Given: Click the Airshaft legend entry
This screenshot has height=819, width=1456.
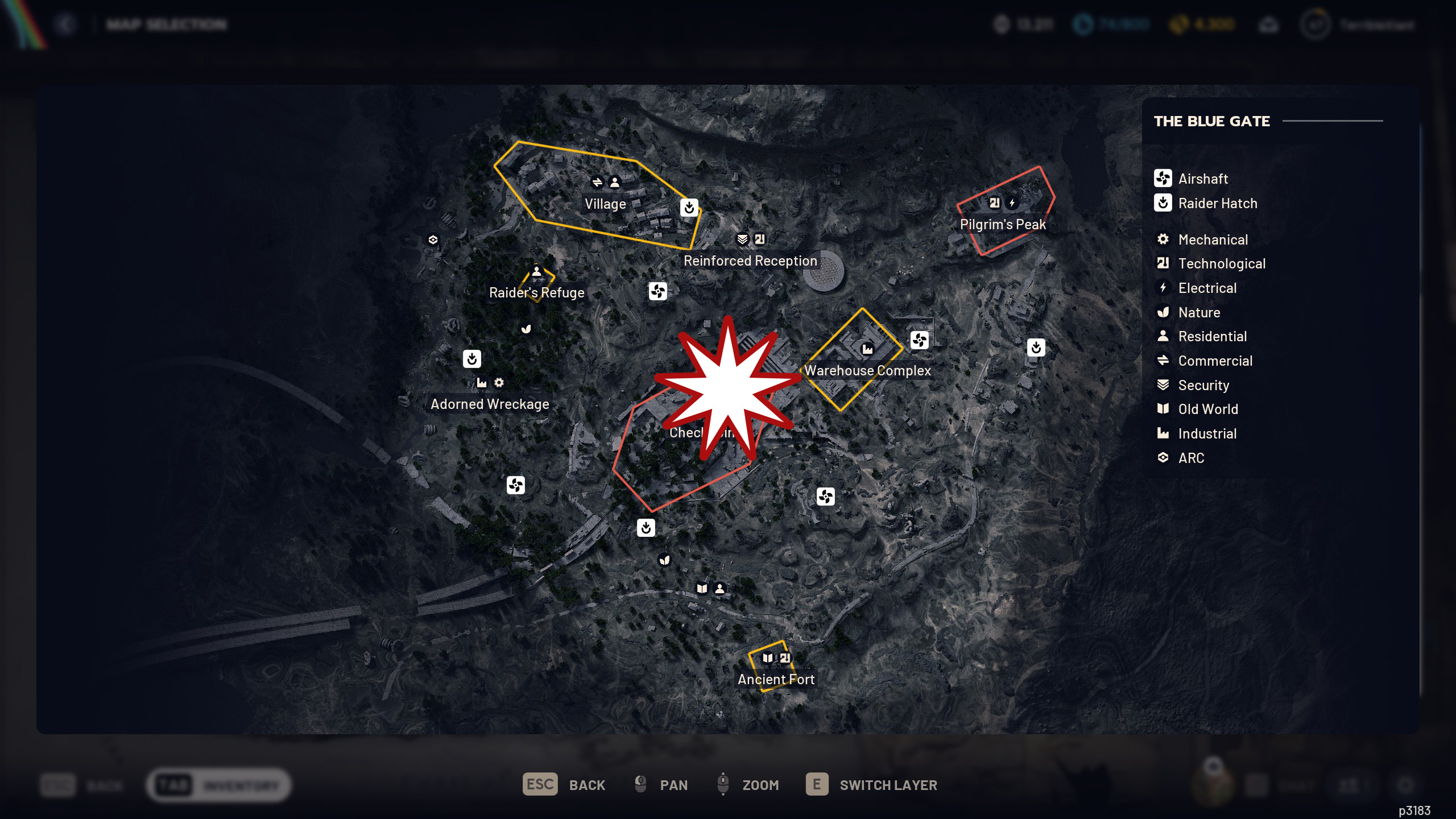Looking at the screenshot, I should click(1203, 179).
